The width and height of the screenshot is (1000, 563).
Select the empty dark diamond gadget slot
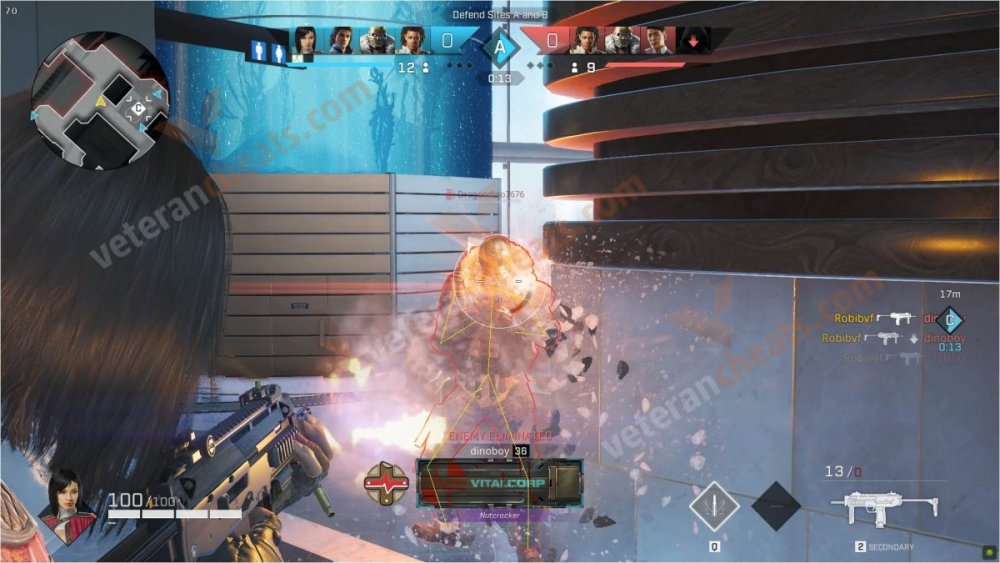coord(776,506)
